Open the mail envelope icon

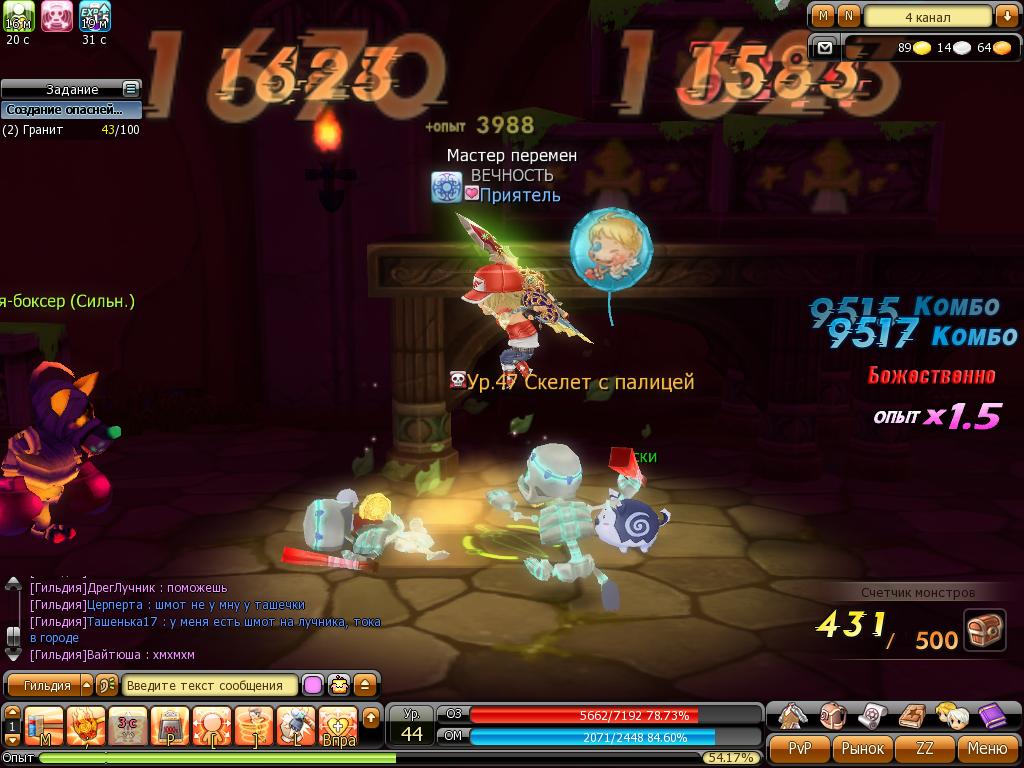click(824, 47)
